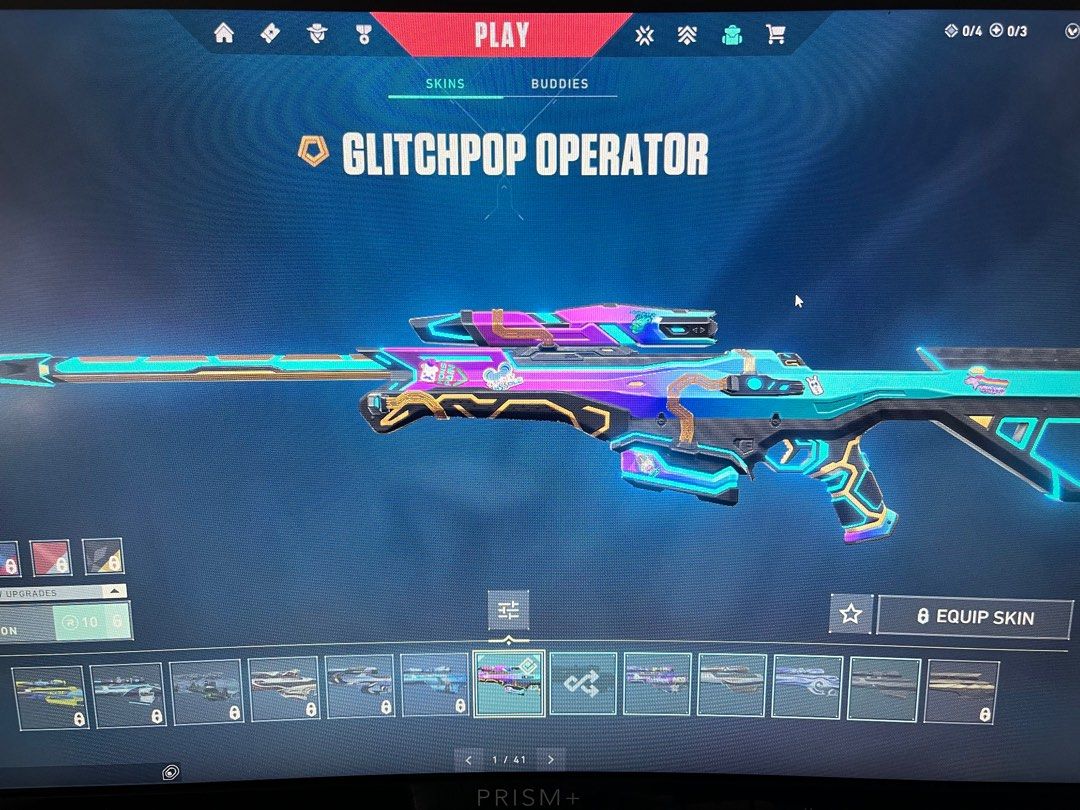
Task: Open the skin filter sliders button
Action: [509, 610]
